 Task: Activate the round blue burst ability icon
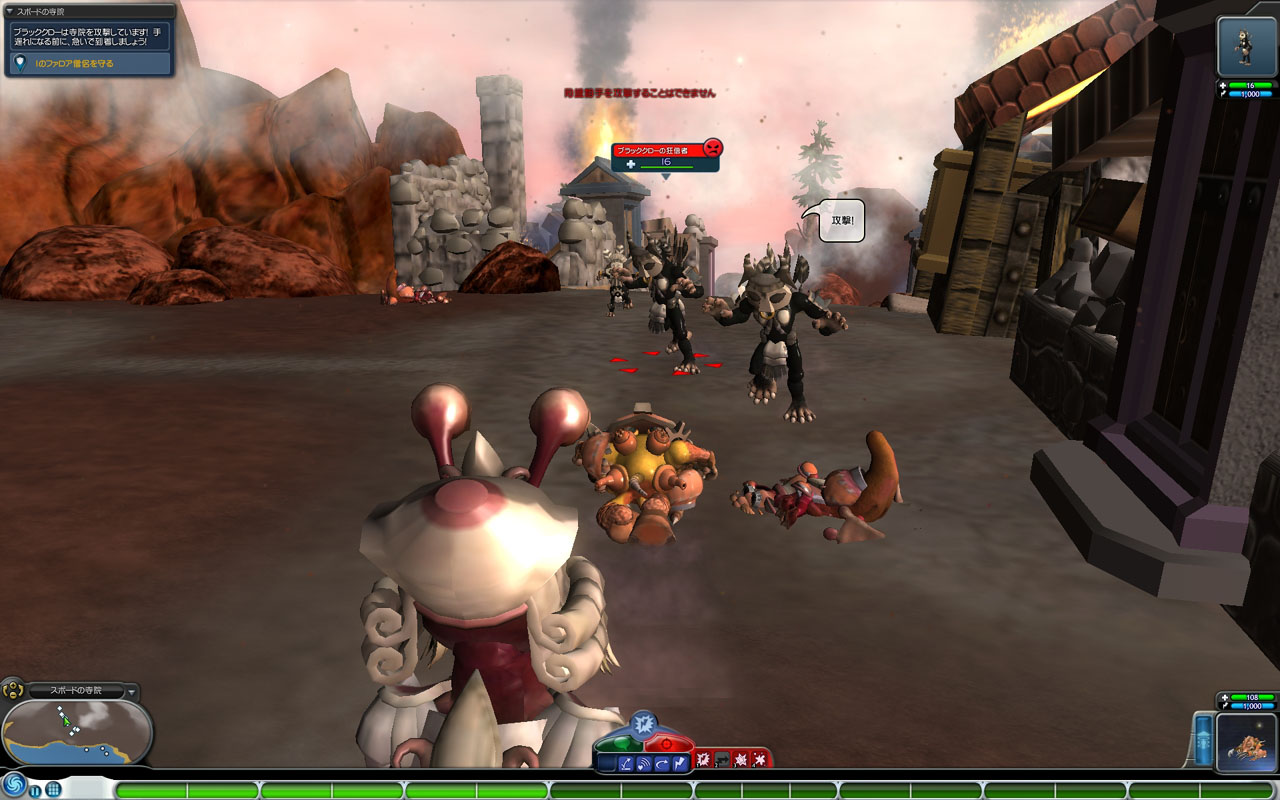click(644, 721)
